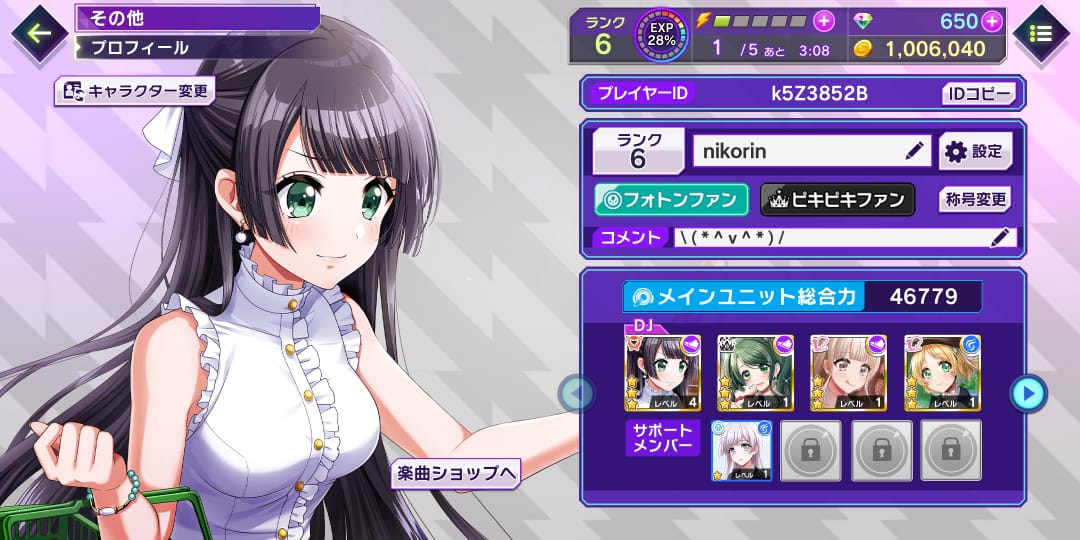Edit the nikorin player name field
This screenshot has width=1080, height=540.
pos(812,151)
